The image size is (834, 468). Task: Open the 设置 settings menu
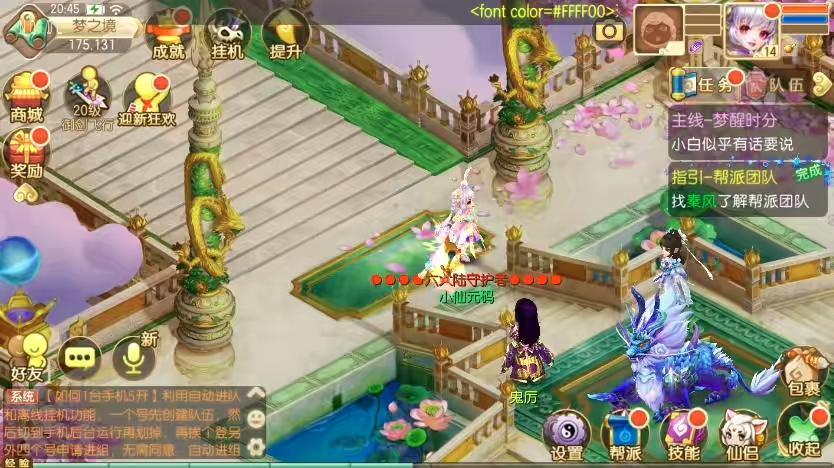pyautogui.click(x=567, y=434)
